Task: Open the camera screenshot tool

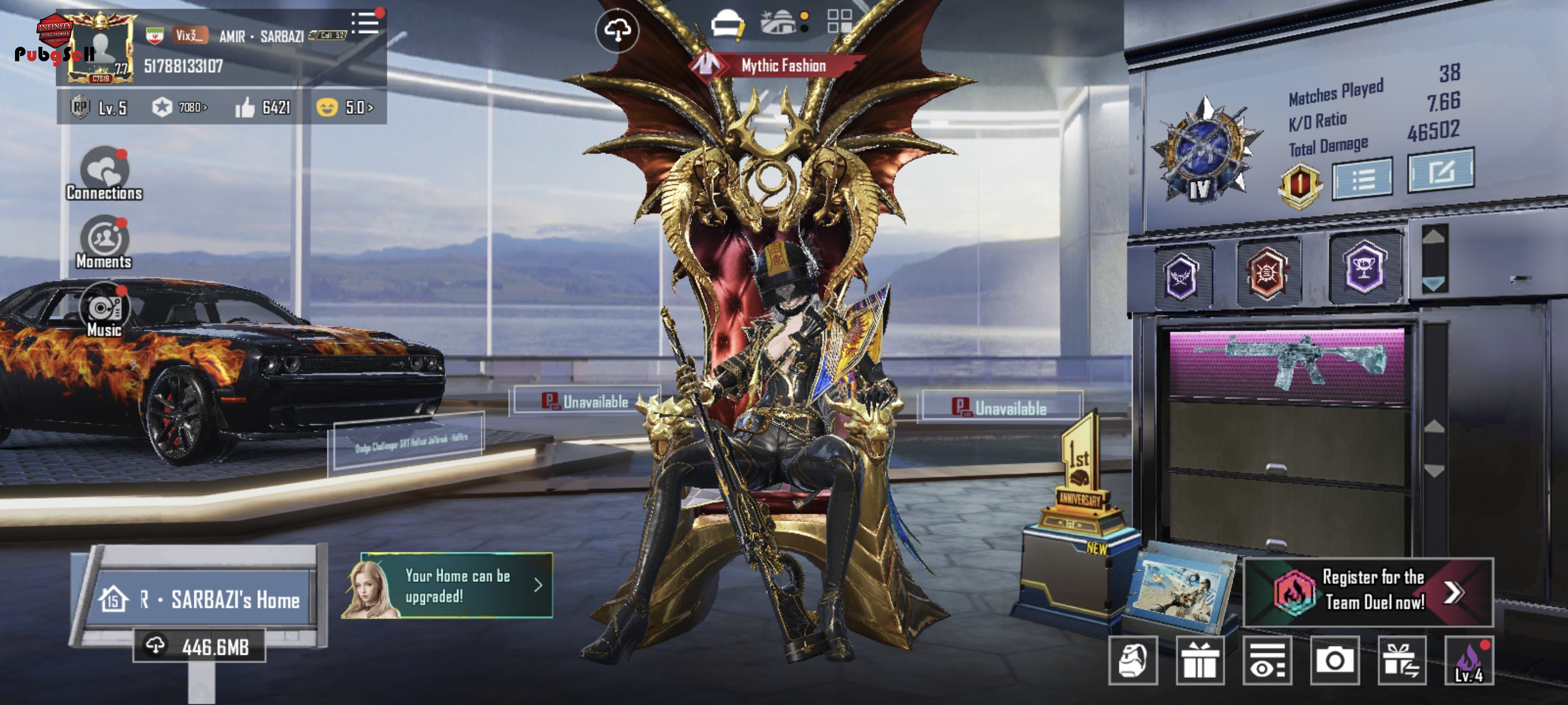Action: (1334, 661)
